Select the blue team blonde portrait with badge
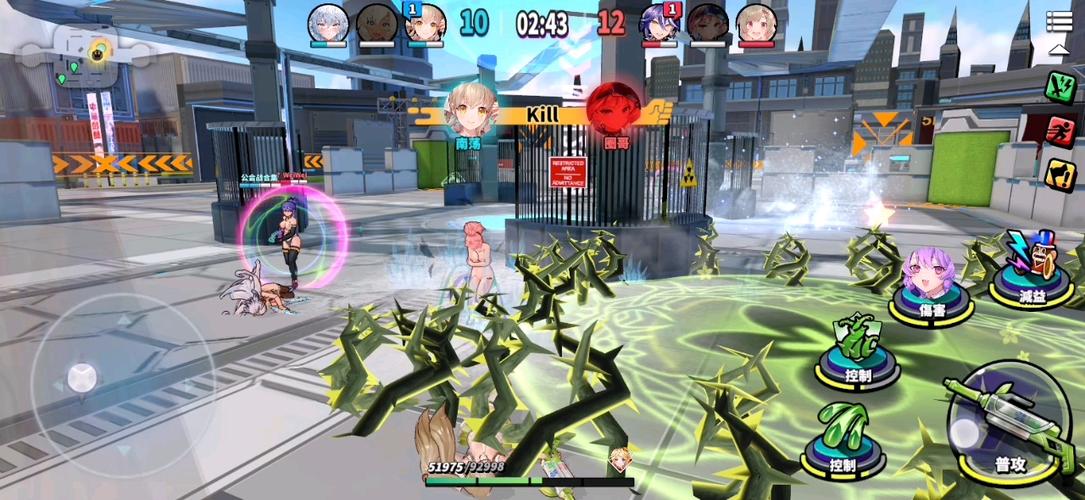The width and height of the screenshot is (1085, 500). (425, 23)
